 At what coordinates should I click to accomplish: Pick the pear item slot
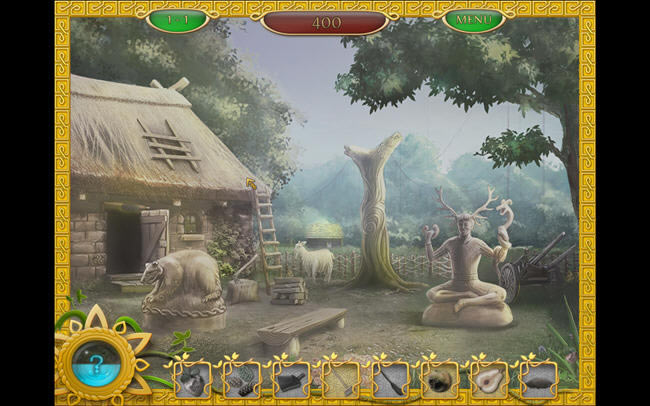pos(489,379)
